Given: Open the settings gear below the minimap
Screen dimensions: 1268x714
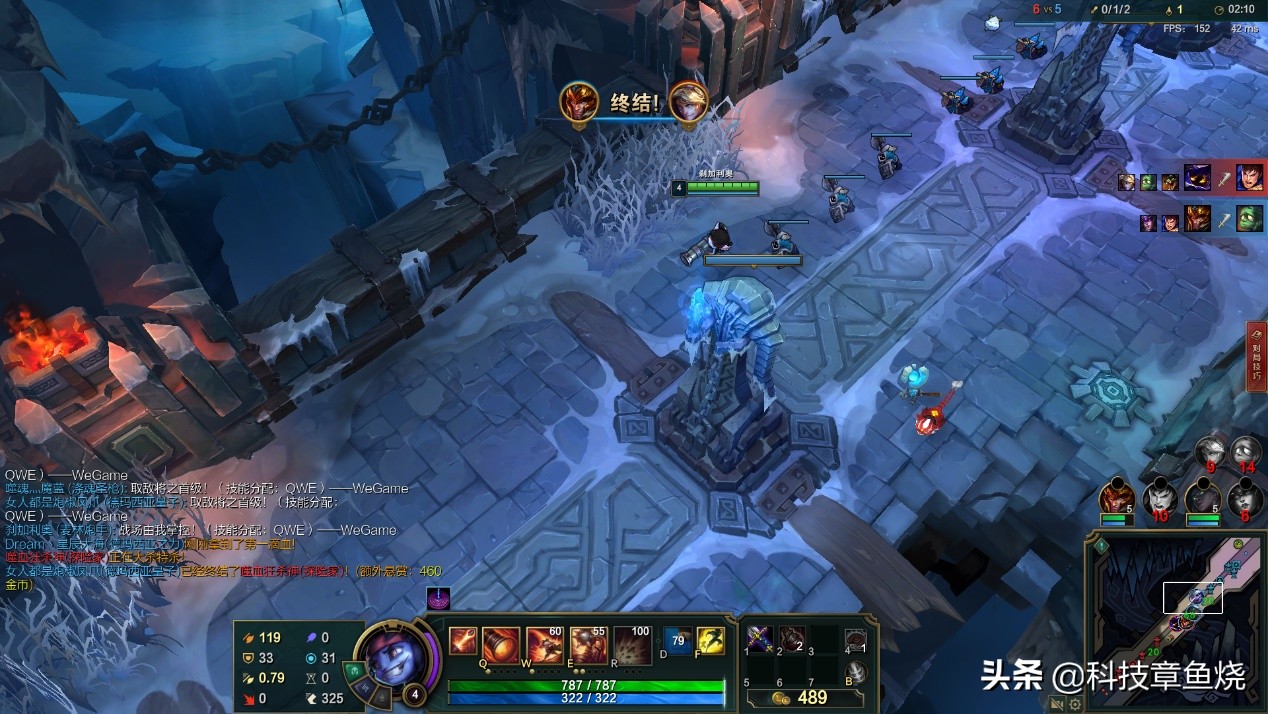Looking at the screenshot, I should tap(1075, 702).
